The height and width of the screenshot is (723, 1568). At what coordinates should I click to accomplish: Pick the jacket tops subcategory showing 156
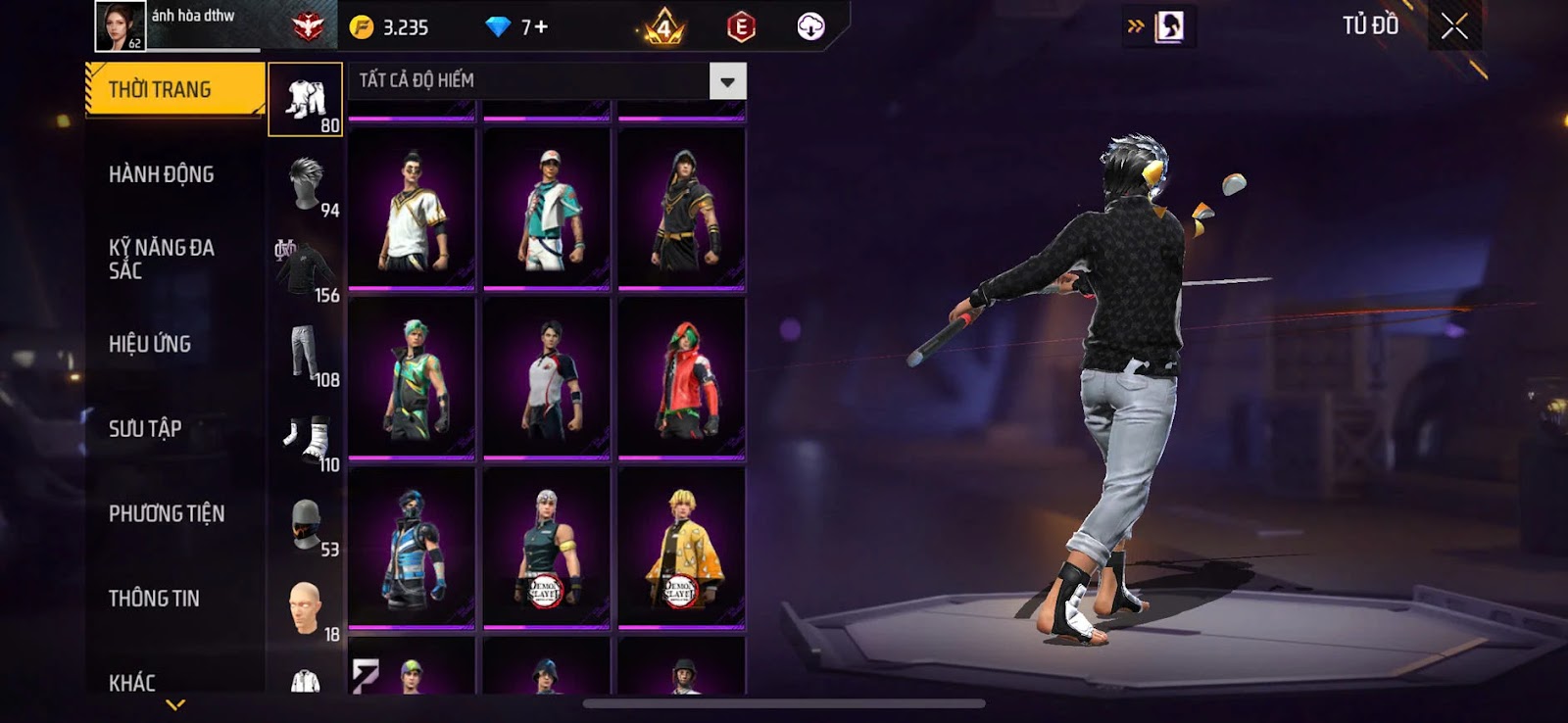point(306,269)
